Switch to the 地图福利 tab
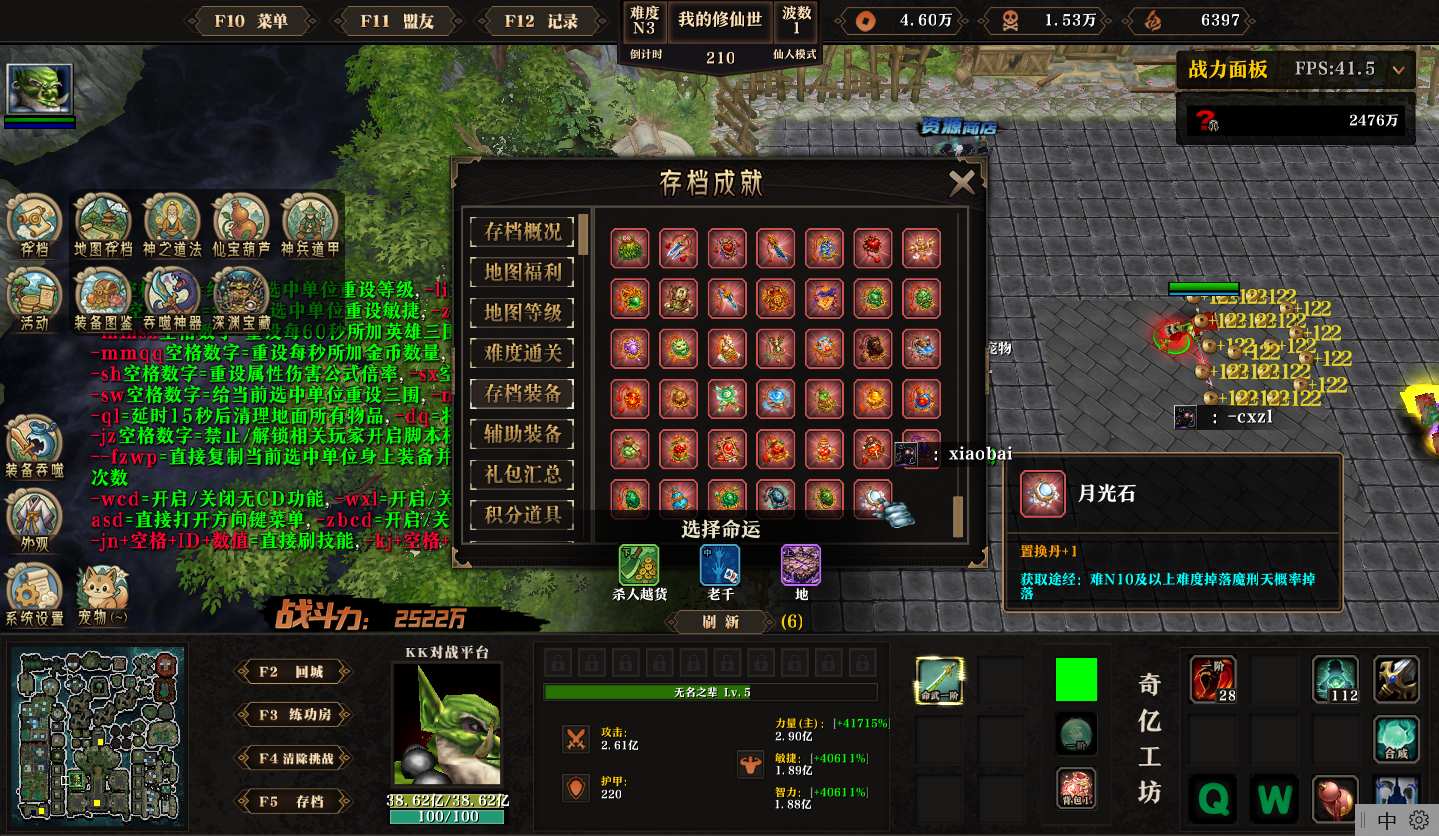 pos(522,272)
